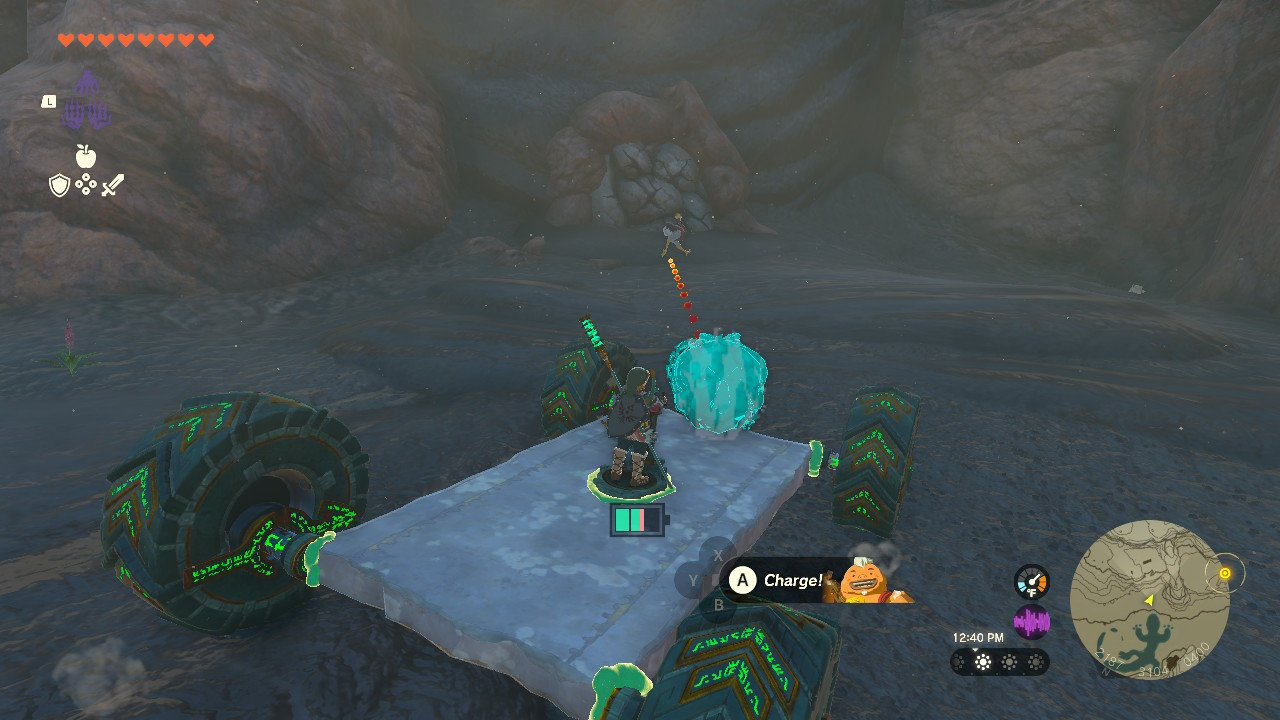This screenshot has width=1280, height=720.
Task: Click the apple food icon
Action: coord(86,156)
